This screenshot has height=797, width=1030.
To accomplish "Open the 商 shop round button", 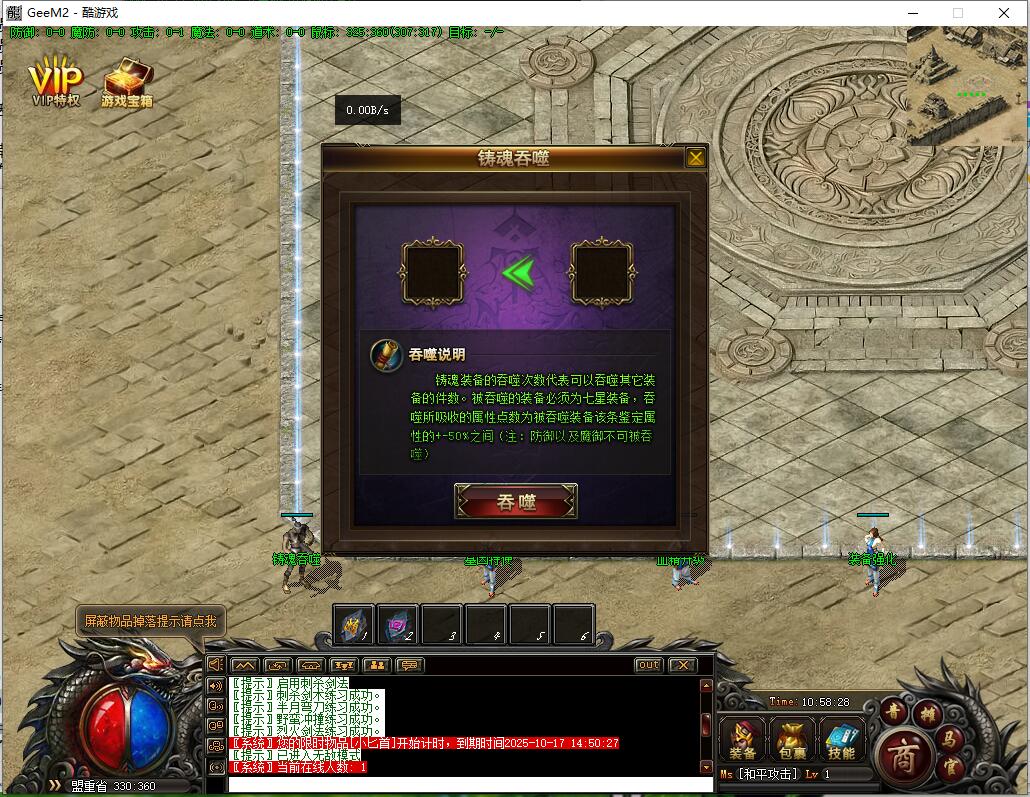I will (902, 752).
